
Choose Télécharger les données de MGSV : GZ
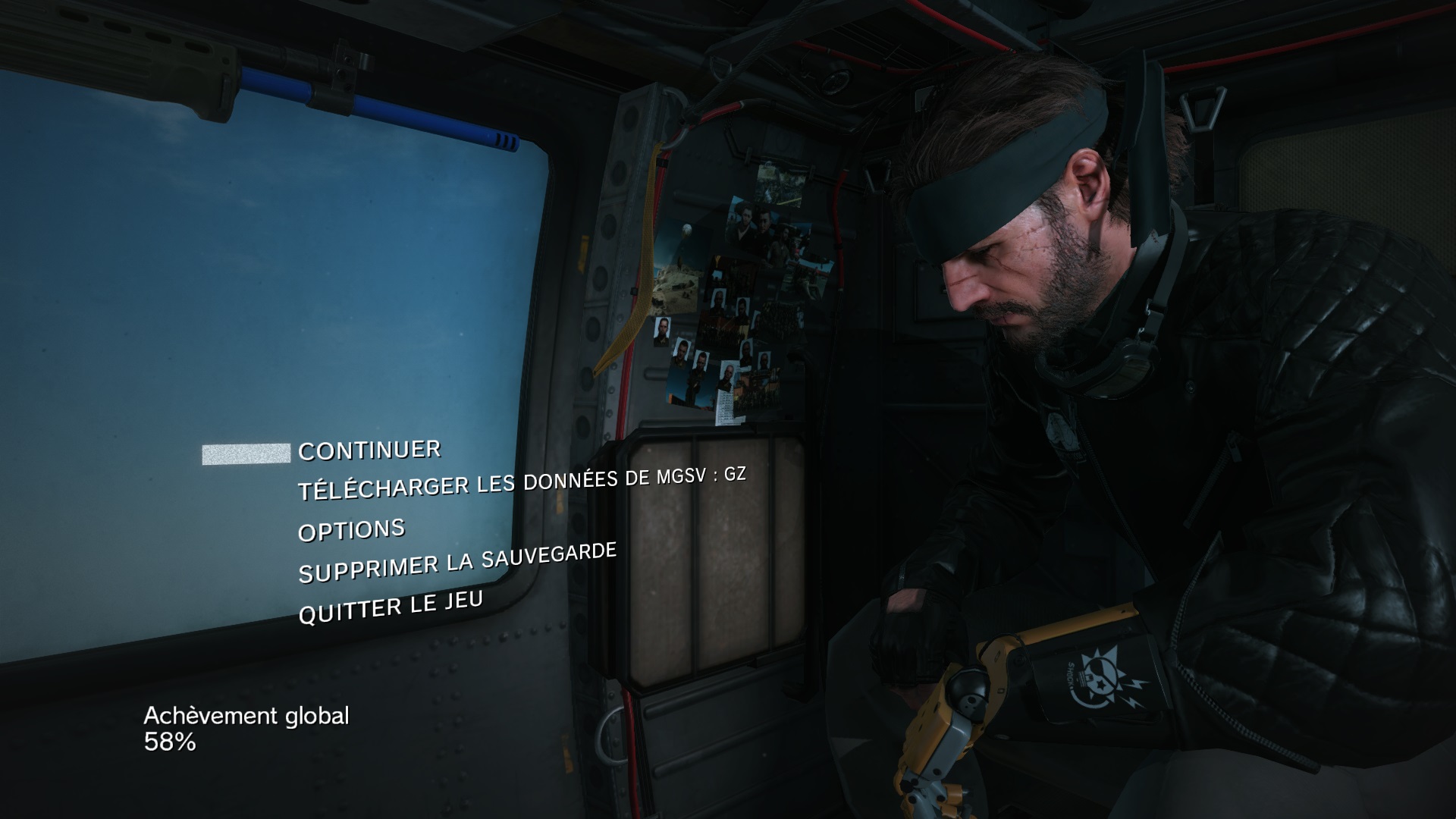coord(522,484)
